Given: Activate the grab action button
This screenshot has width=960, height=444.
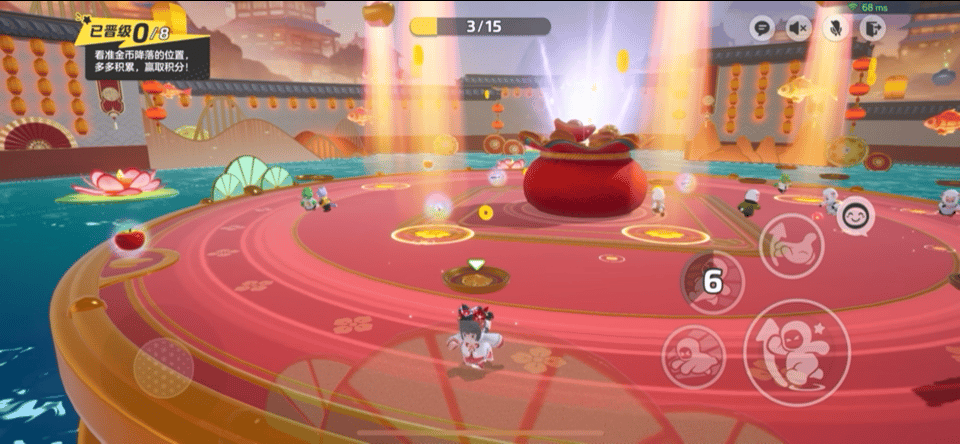Looking at the screenshot, I should [x=791, y=245].
